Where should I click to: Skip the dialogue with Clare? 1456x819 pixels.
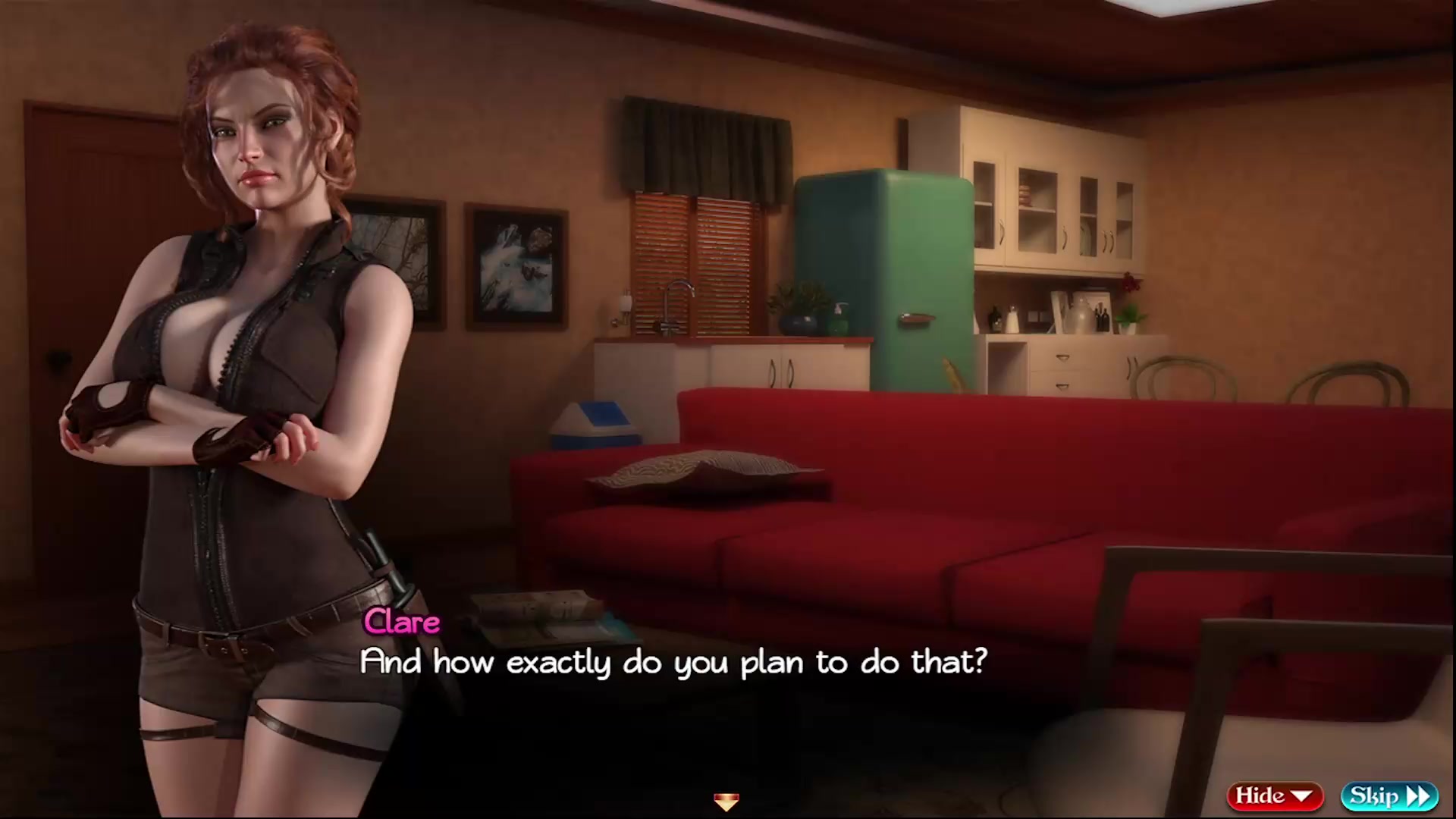[1389, 795]
